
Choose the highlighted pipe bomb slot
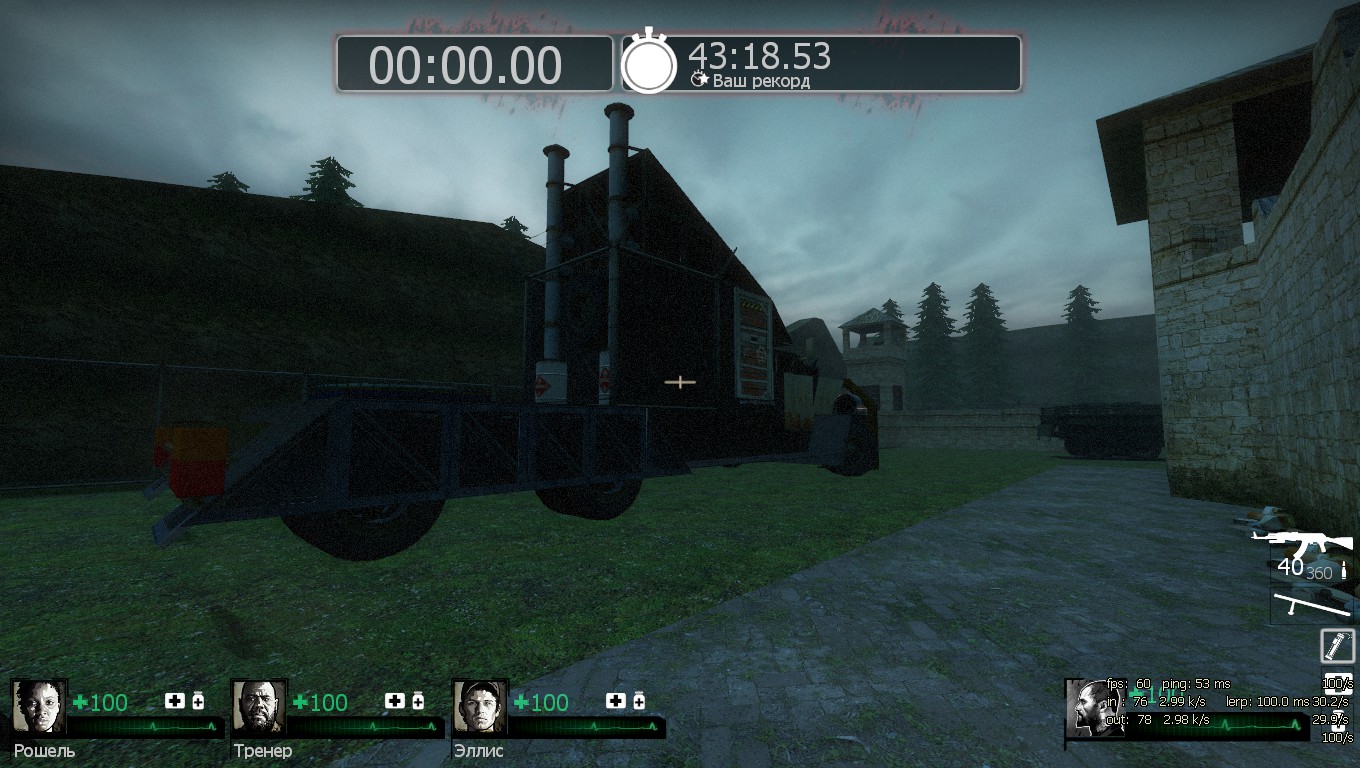[1337, 645]
